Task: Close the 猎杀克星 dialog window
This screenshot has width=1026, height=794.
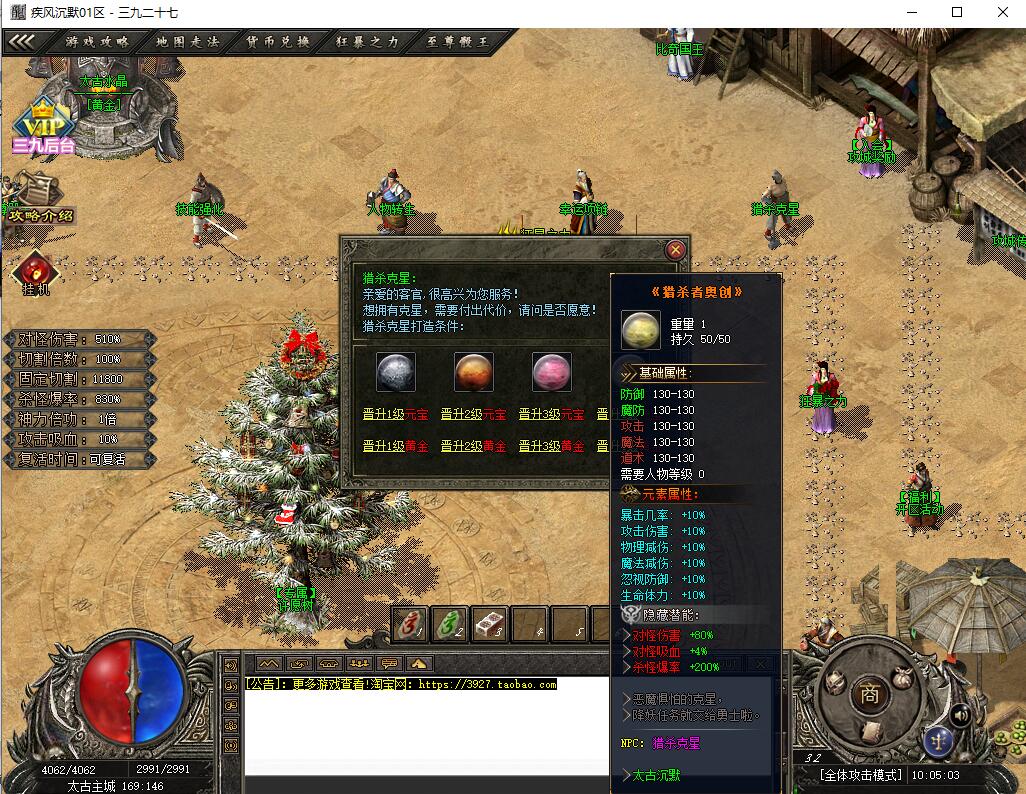Action: click(x=676, y=250)
